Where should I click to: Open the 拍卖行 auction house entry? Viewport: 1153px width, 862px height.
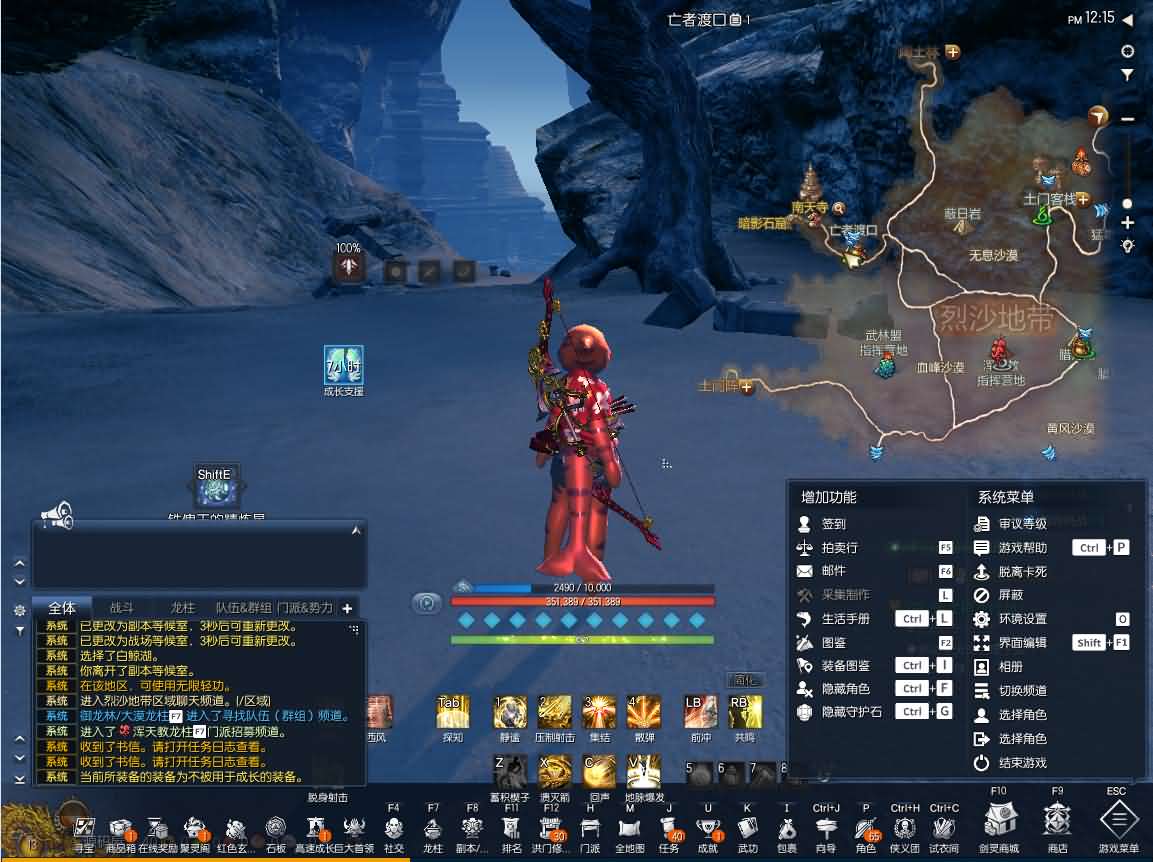[838, 548]
